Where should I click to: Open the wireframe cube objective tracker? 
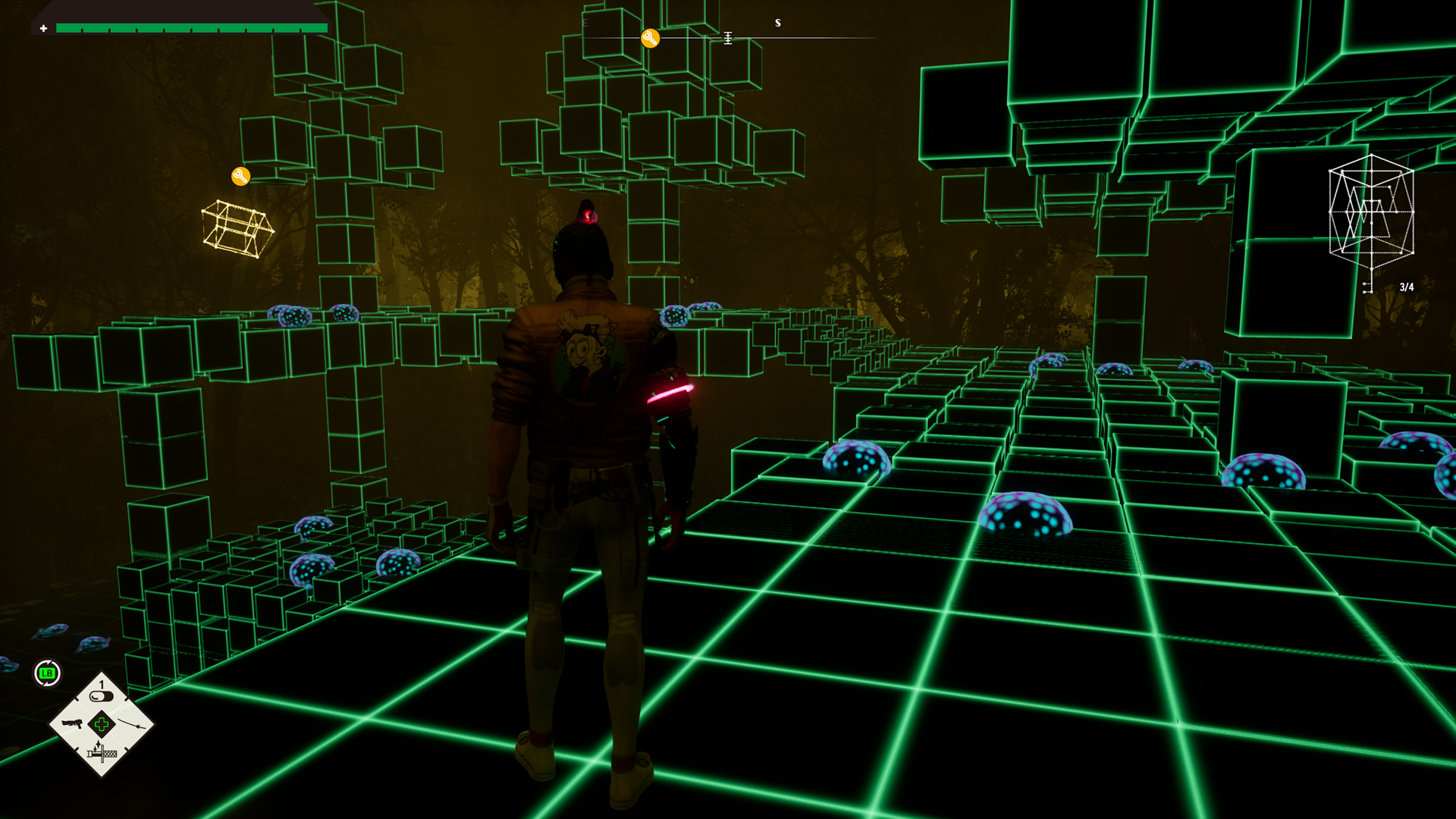coord(1371,213)
